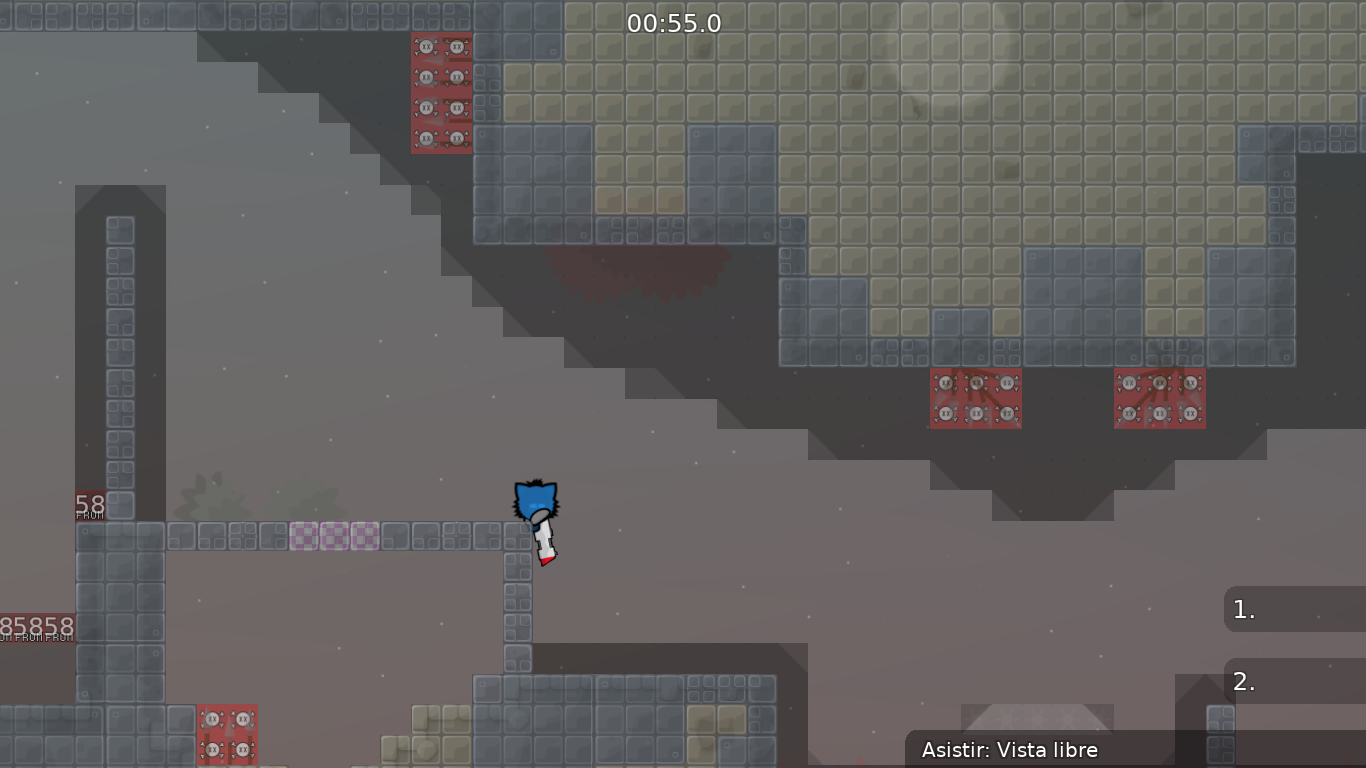Click the blue tee character
Viewport: 1366px width, 768px height.
[536, 500]
